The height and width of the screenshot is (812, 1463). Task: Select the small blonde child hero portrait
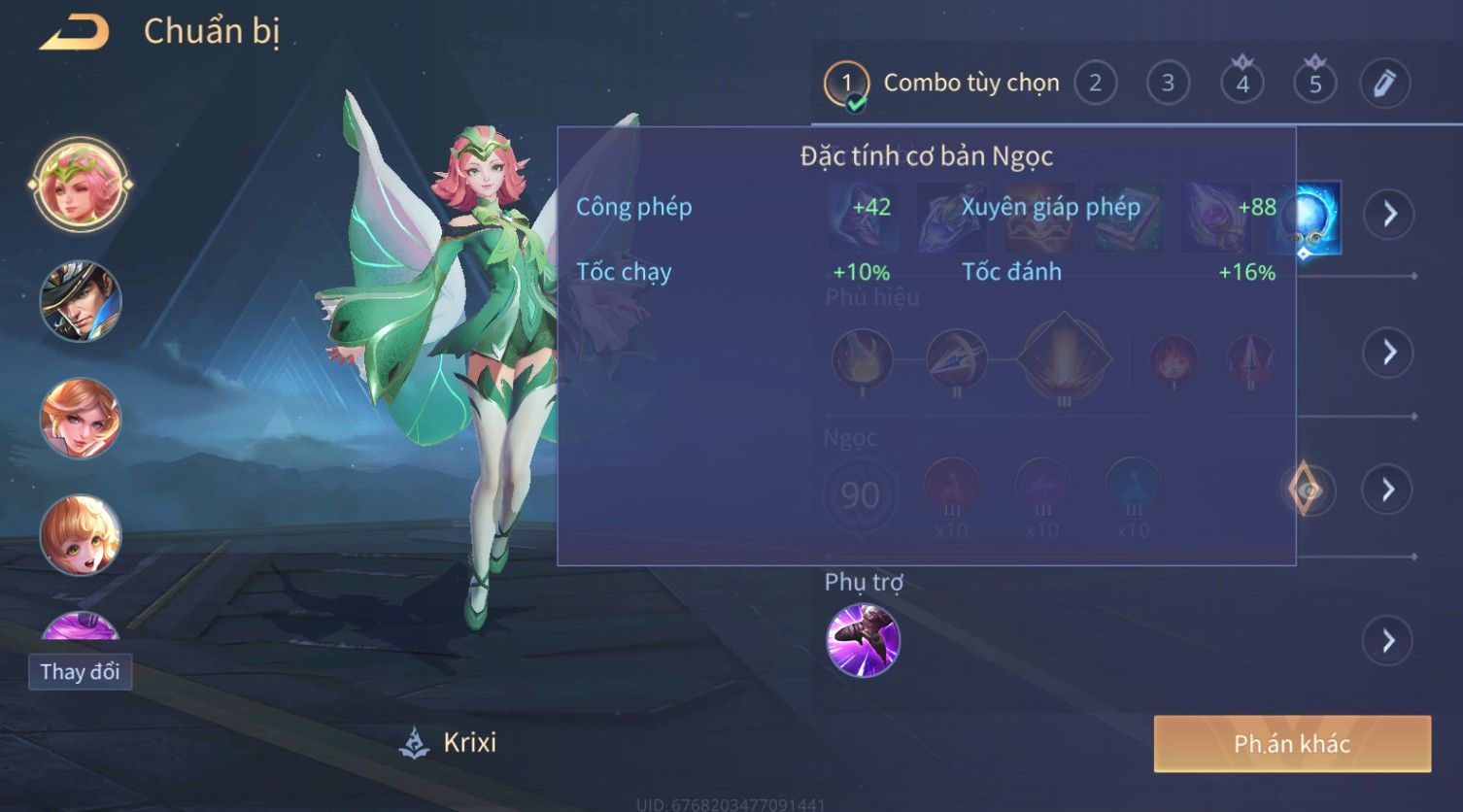[81, 535]
